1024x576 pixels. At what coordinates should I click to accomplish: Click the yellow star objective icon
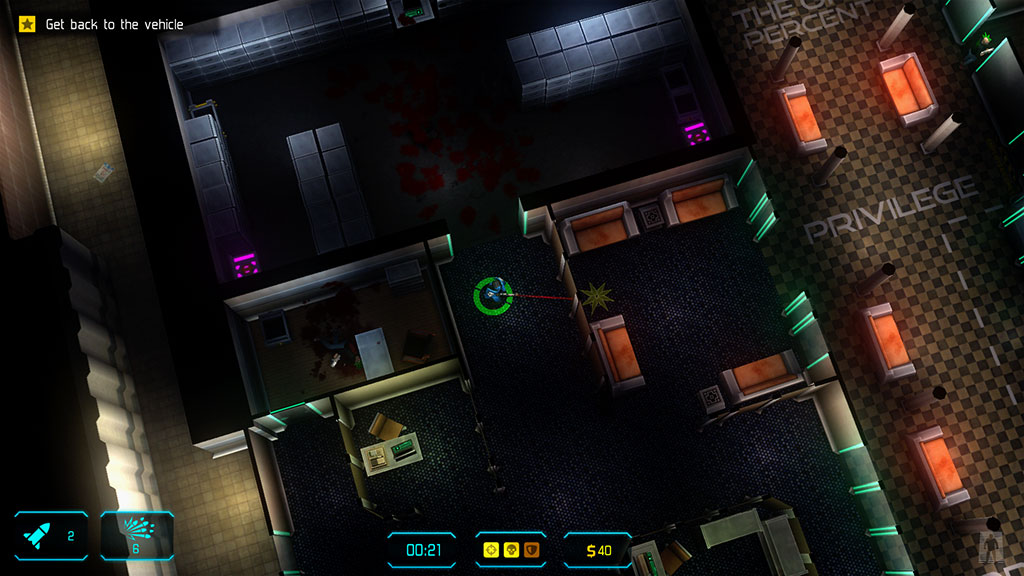click(27, 24)
